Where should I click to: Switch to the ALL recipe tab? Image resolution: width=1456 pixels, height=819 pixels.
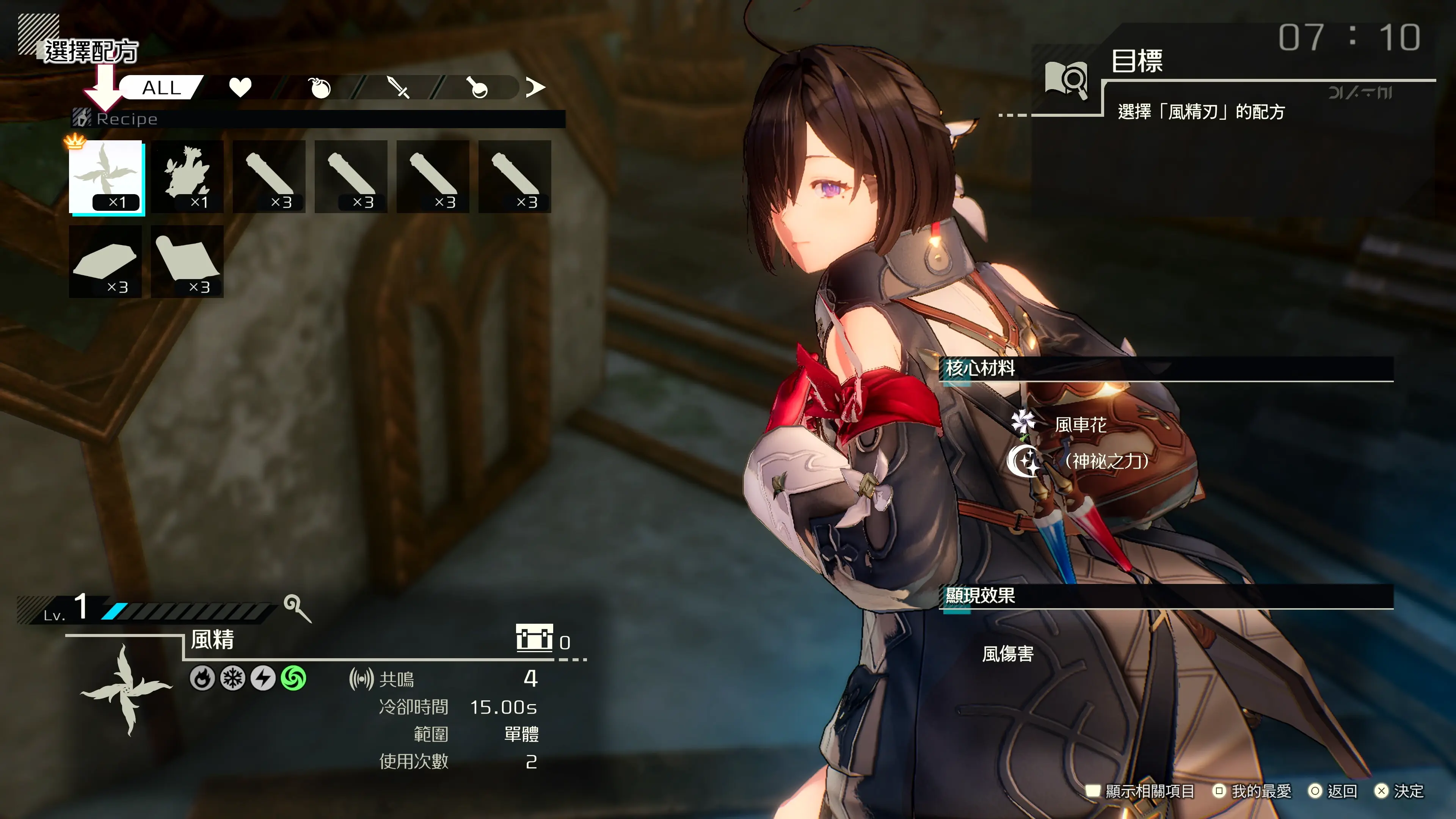161,88
